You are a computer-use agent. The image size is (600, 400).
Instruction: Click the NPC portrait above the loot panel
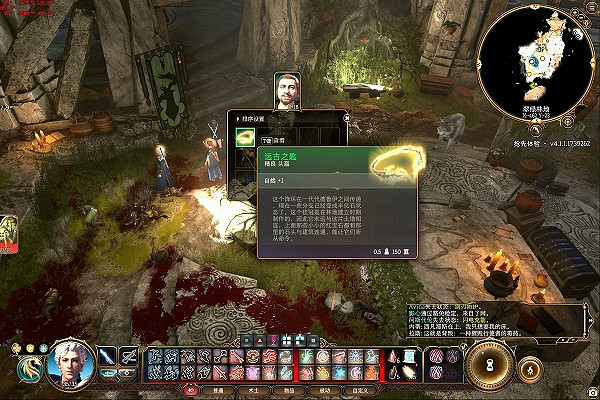(x=288, y=90)
